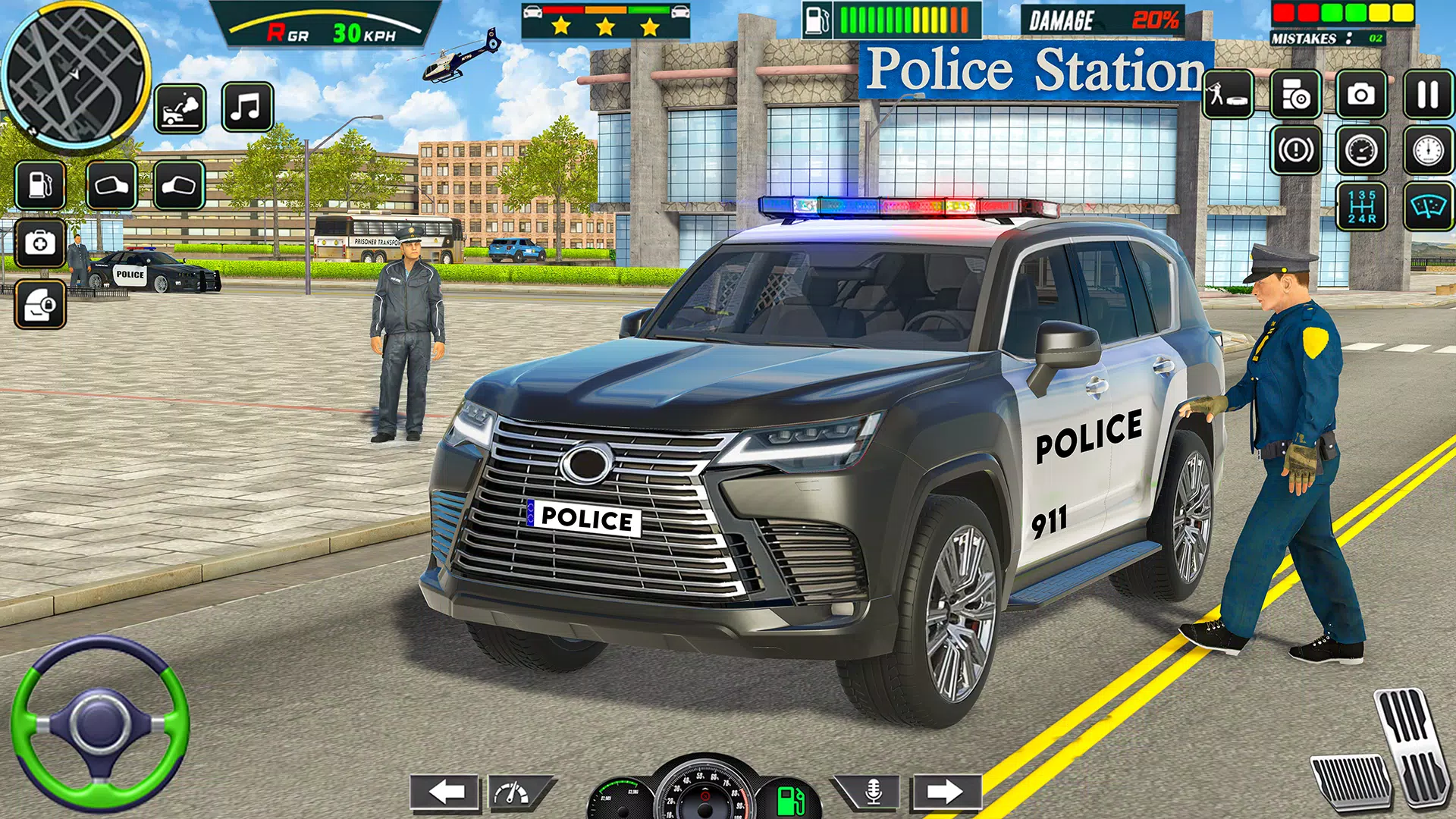Viewport: 1456px width, 819px height.
Task: Open the gear shift selector
Action: 1362,205
